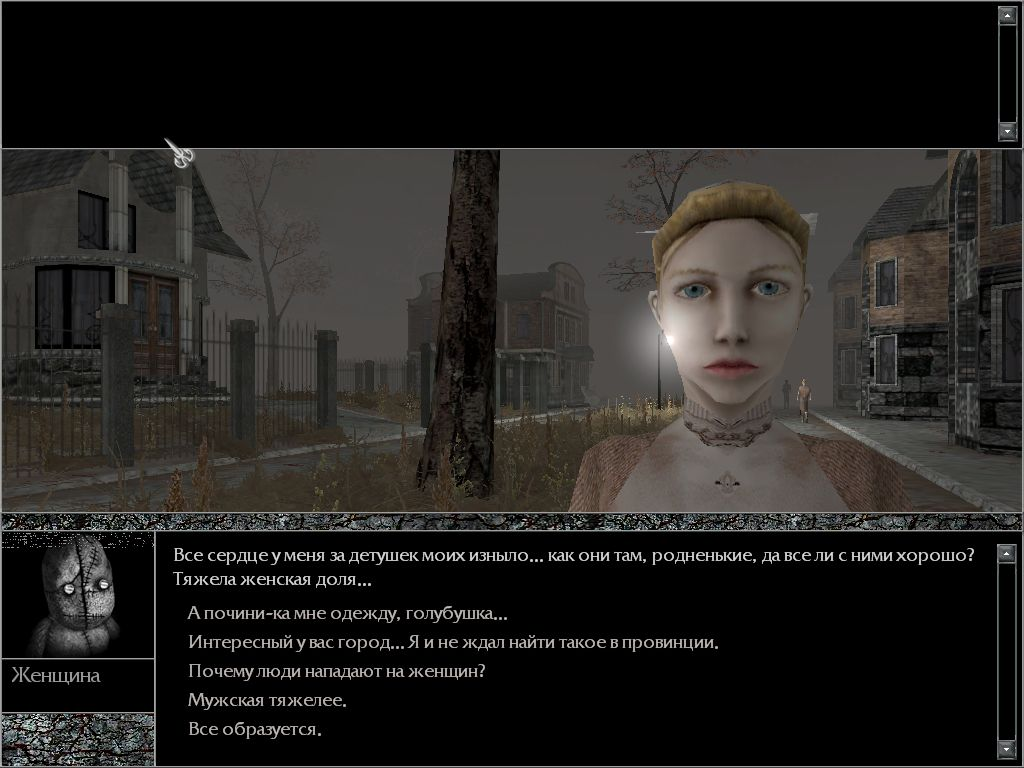1024x768 pixels.
Task: Pick the reply "Все образуется."
Action: tap(255, 729)
